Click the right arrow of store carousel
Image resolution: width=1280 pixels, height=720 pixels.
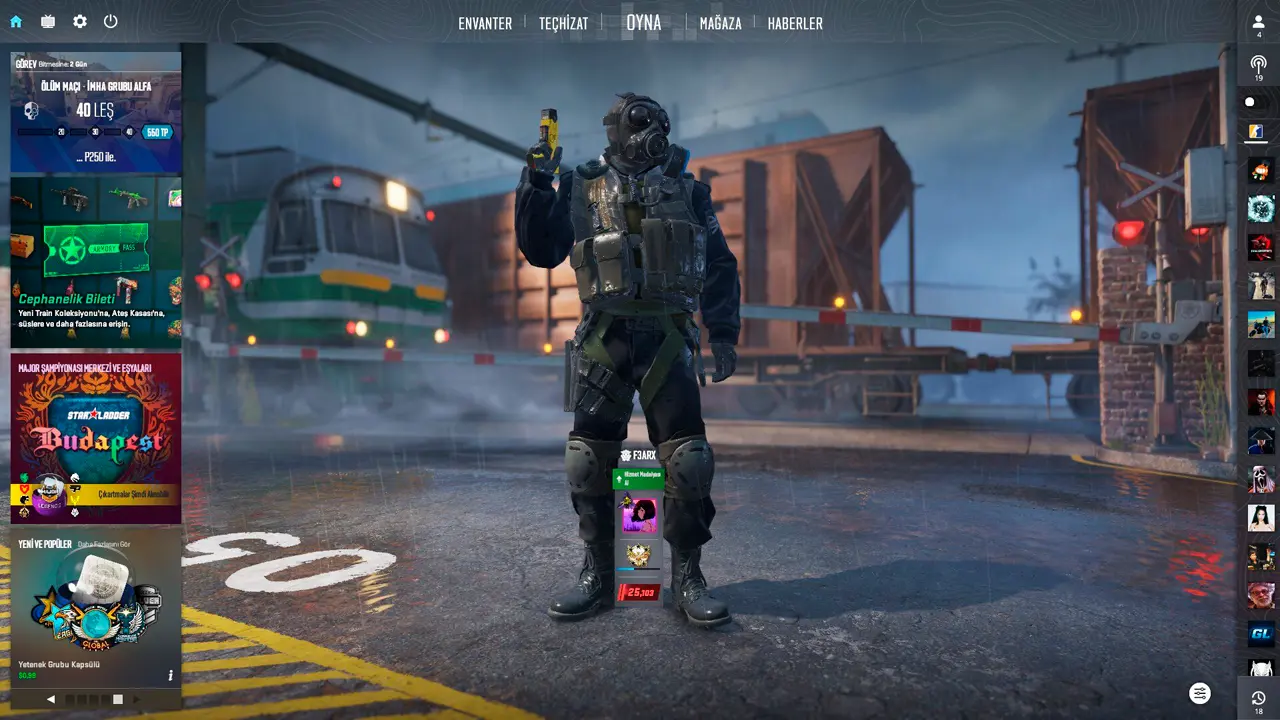(137, 699)
